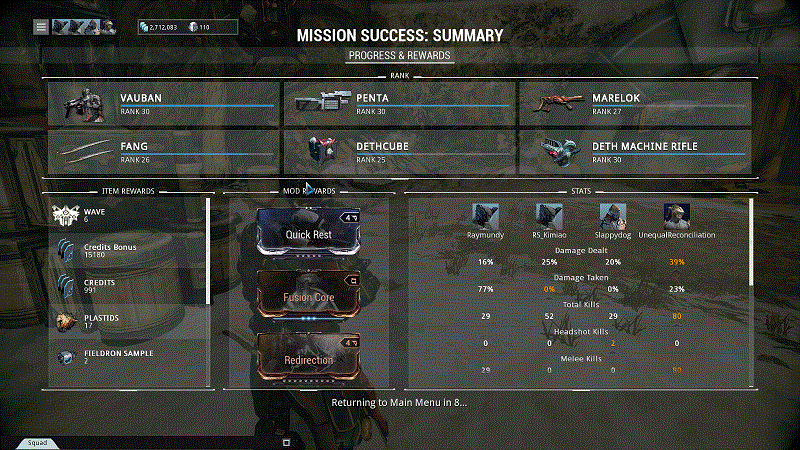Switch to Progress & Rewards tab
800x450 pixels.
(400, 56)
